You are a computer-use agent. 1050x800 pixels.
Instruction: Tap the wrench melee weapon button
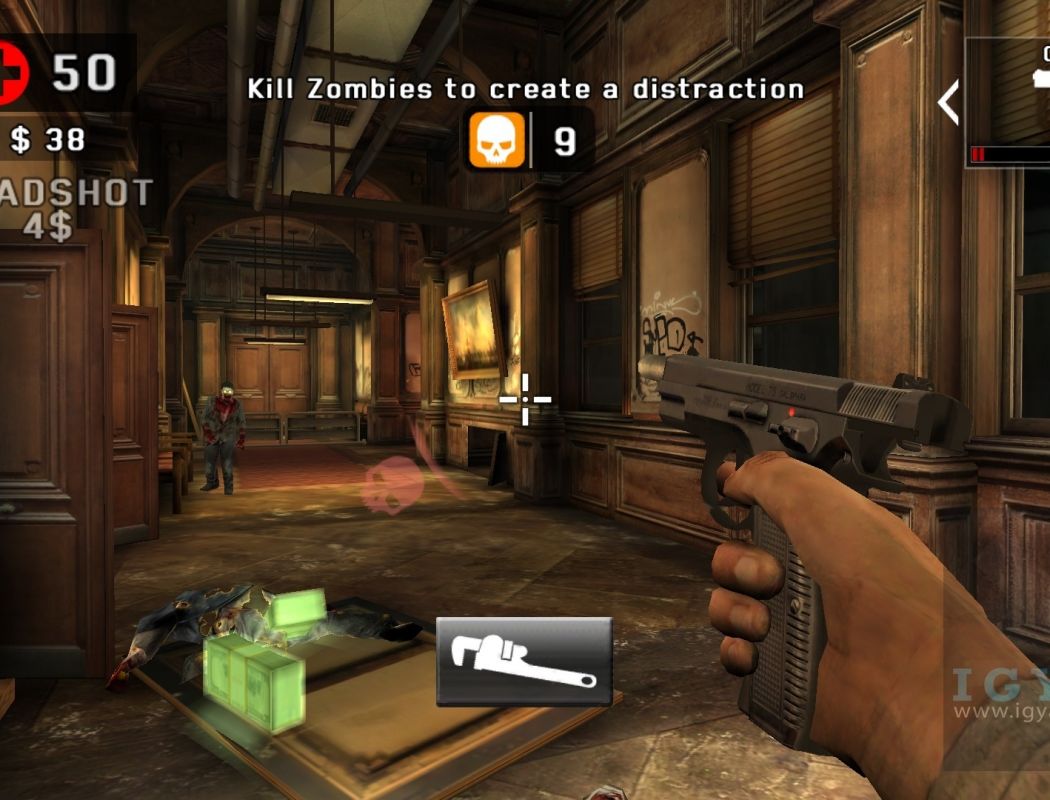[x=523, y=662]
